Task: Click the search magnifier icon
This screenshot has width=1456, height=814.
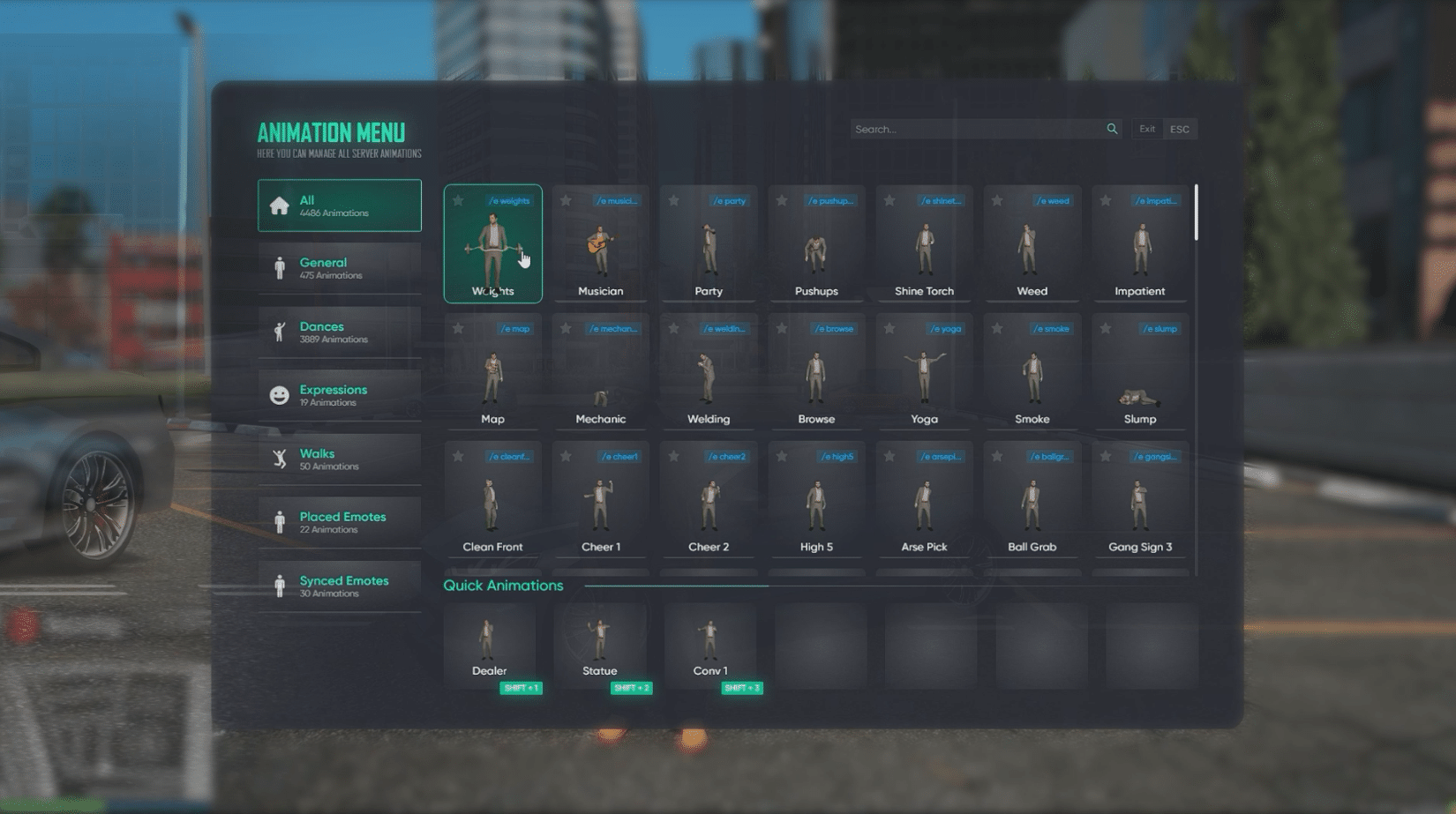Action: click(1112, 129)
